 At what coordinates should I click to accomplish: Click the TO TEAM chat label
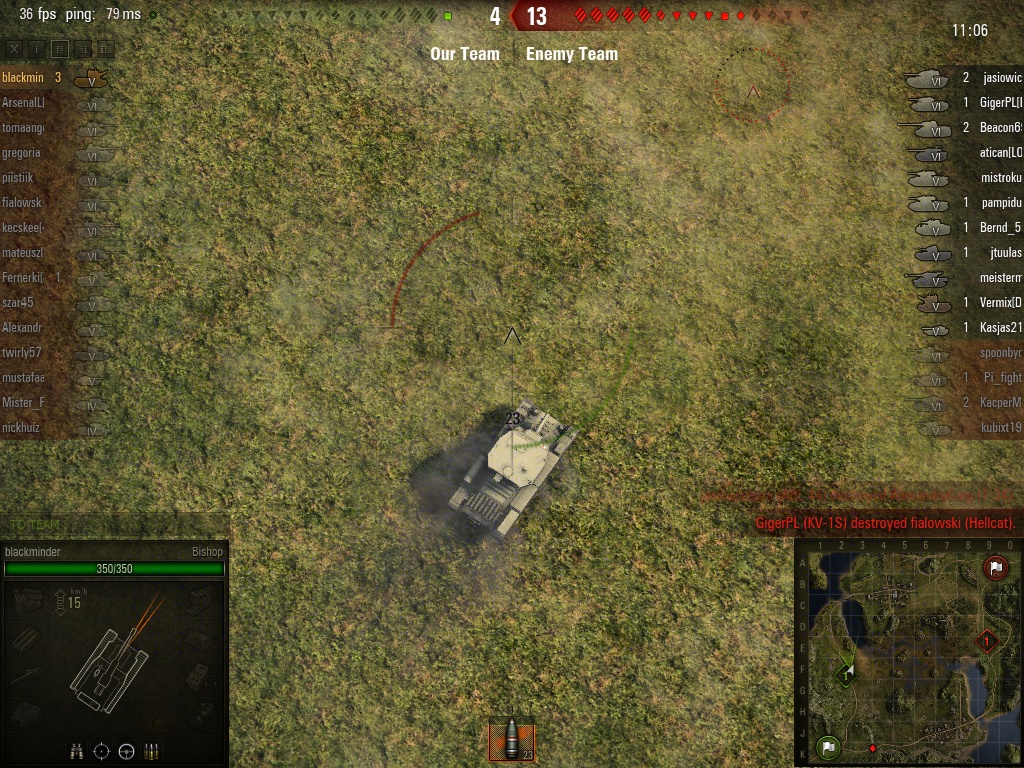click(x=35, y=524)
